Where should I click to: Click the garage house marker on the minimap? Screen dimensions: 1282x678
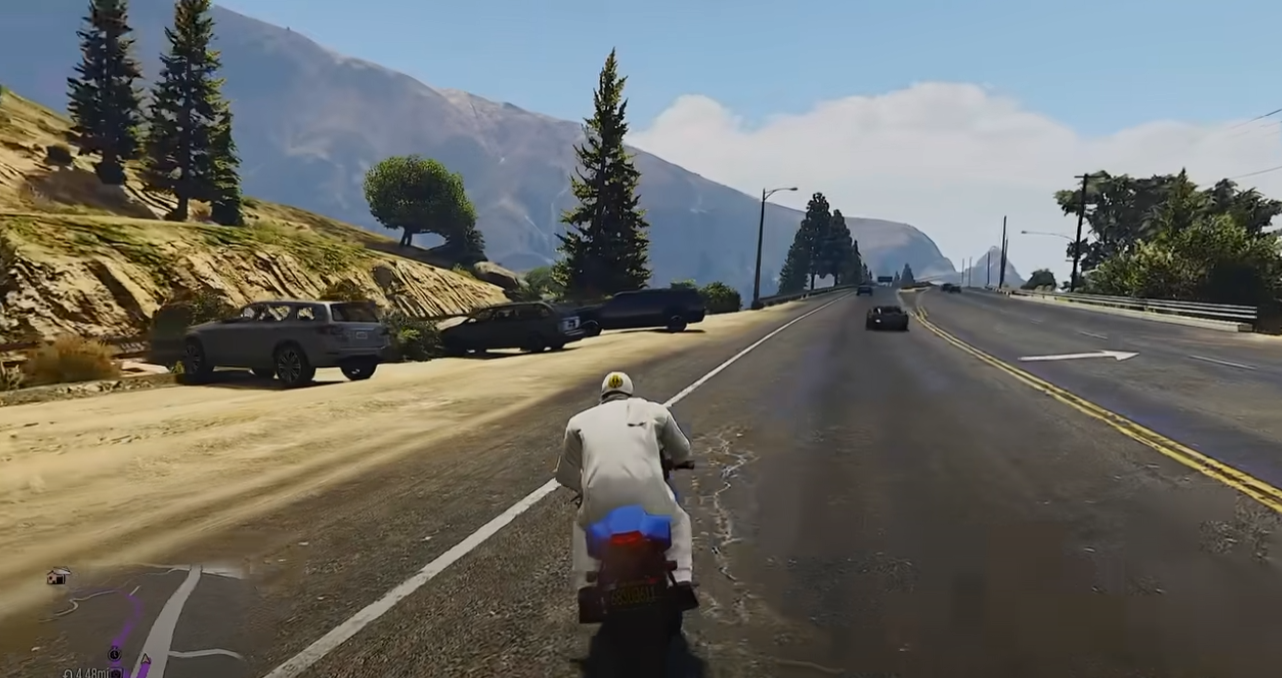[57, 576]
